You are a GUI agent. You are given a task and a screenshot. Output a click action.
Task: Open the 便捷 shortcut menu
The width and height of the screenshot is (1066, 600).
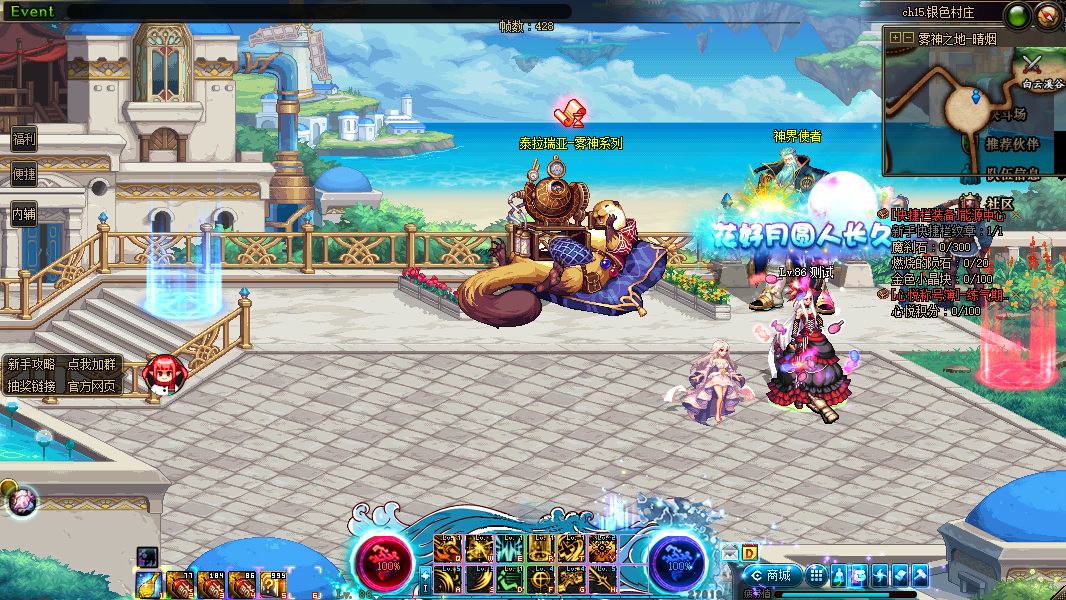pos(23,174)
